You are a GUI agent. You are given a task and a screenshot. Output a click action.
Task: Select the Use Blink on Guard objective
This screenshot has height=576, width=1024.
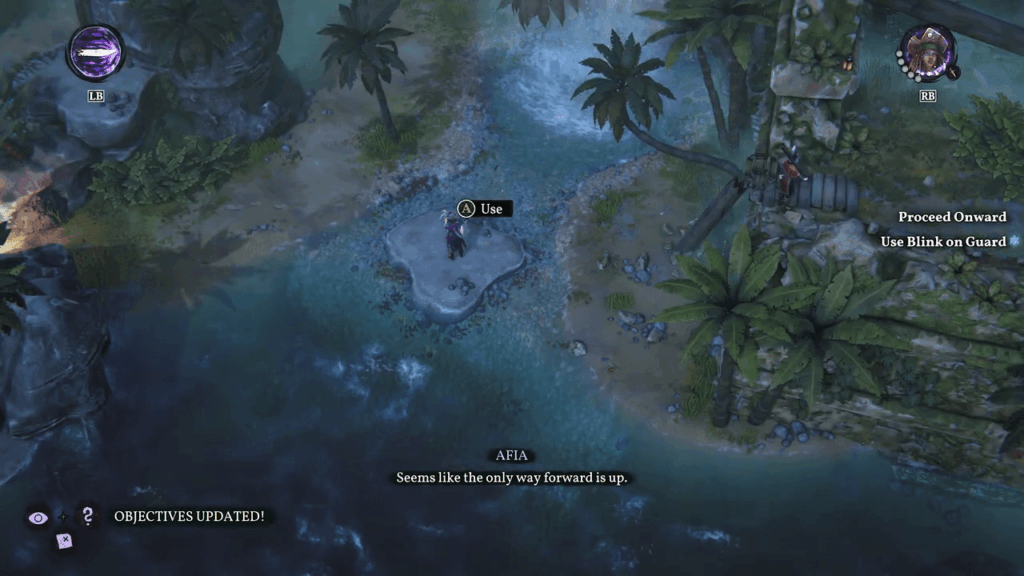pyautogui.click(x=943, y=241)
